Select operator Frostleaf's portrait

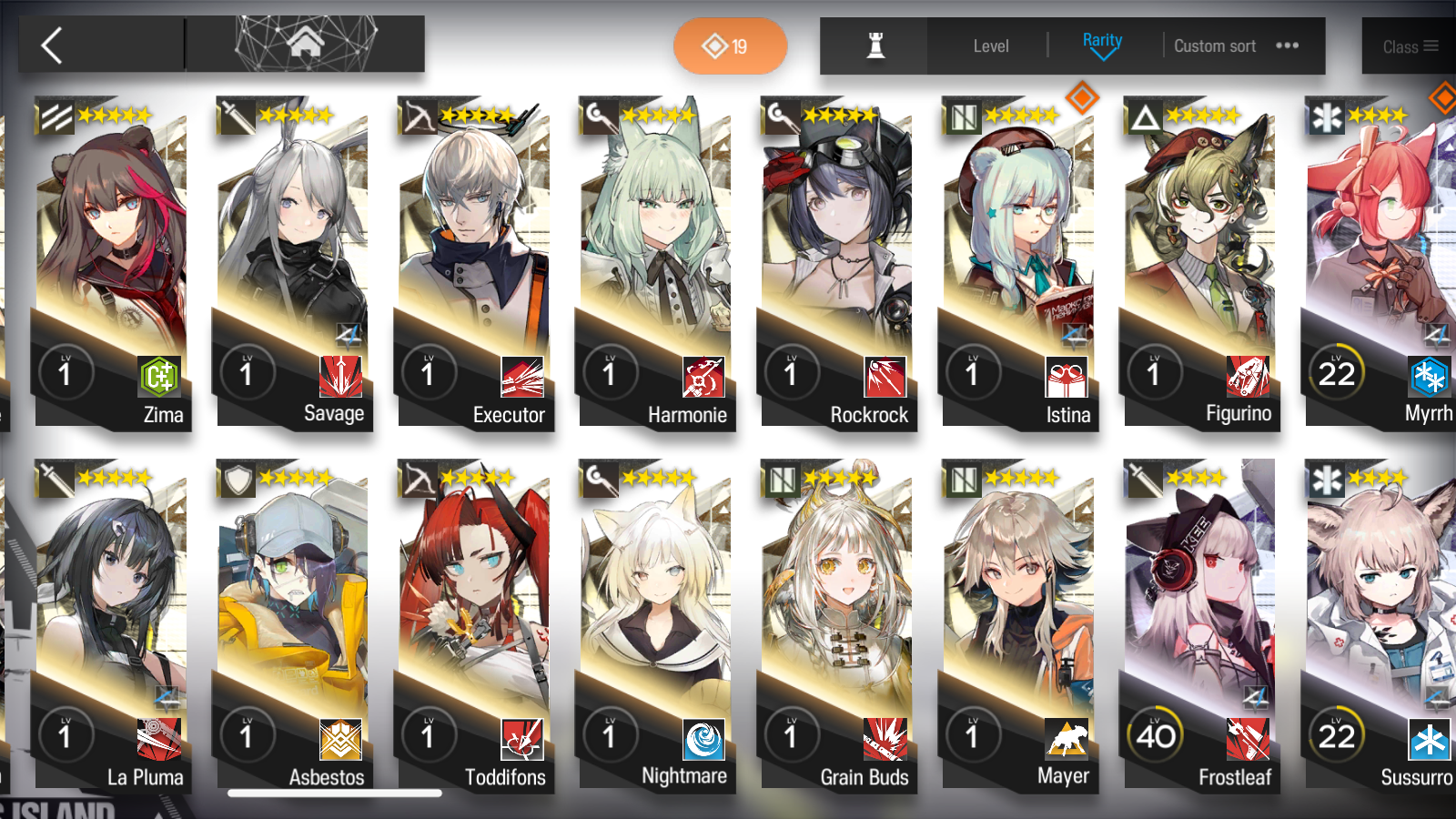tap(1201, 591)
